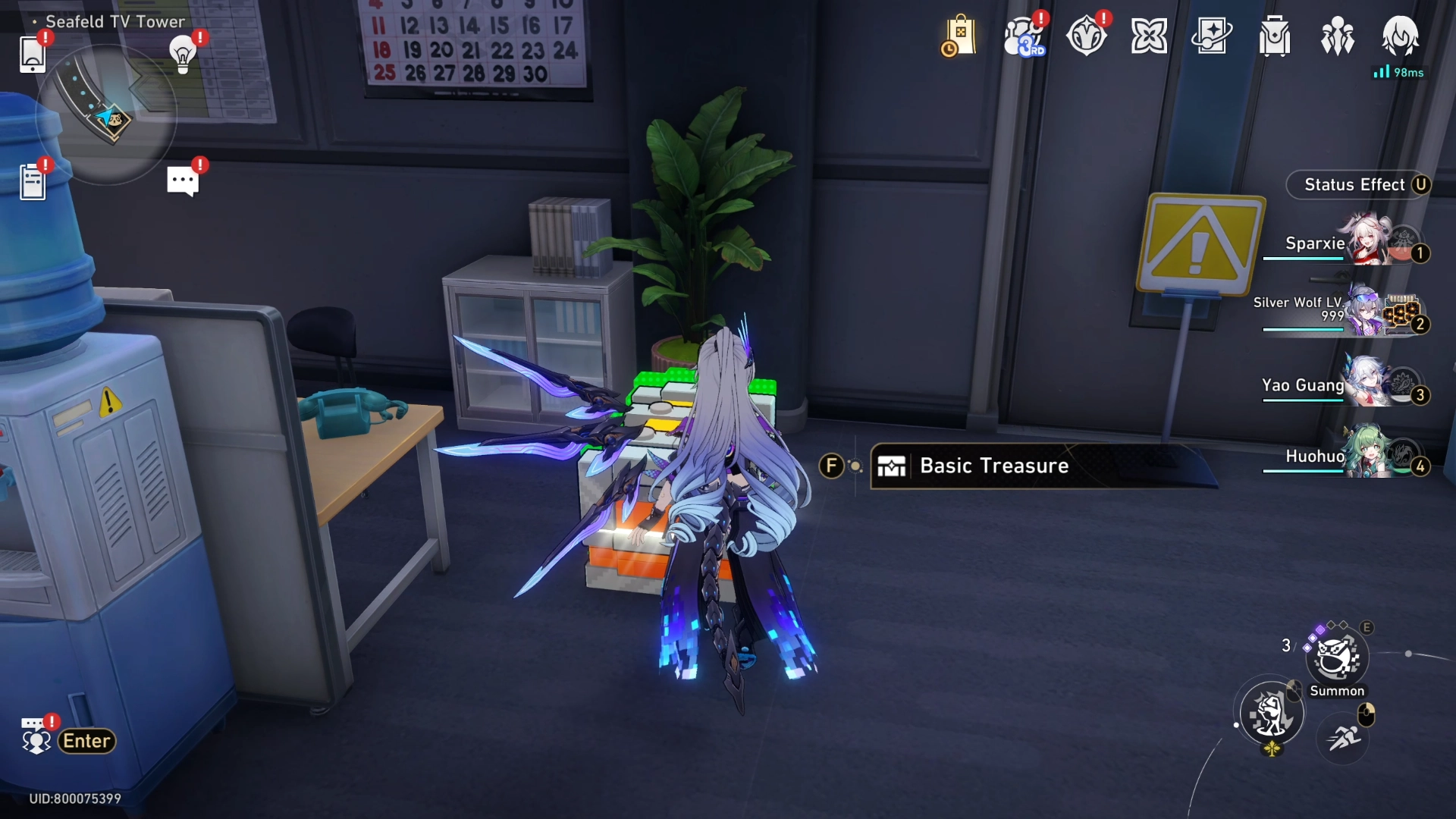
Task: Open the backpack inventory icon
Action: (x=1275, y=36)
